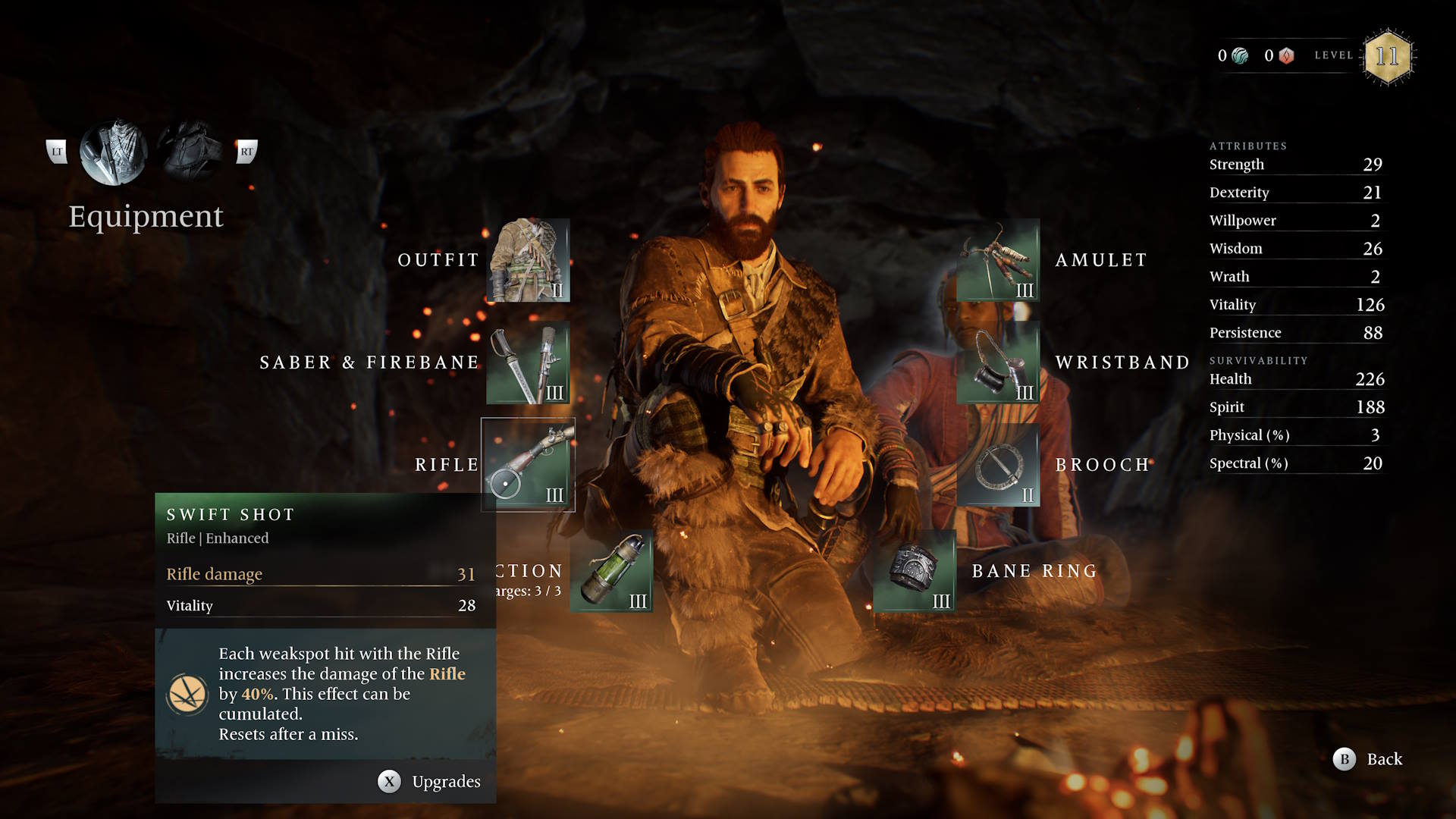Choose the Wristband equipment slot
The image size is (1456, 819).
(x=998, y=362)
